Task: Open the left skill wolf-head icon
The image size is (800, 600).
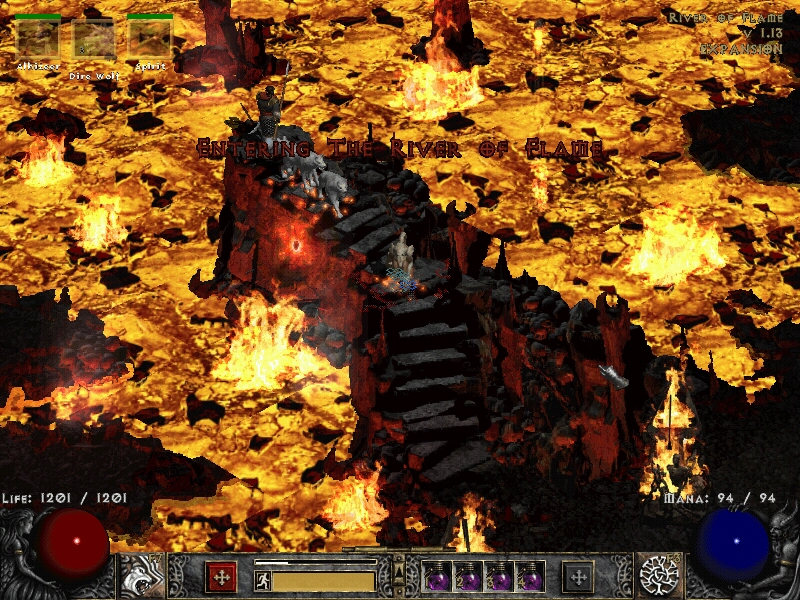Action: 140,576
